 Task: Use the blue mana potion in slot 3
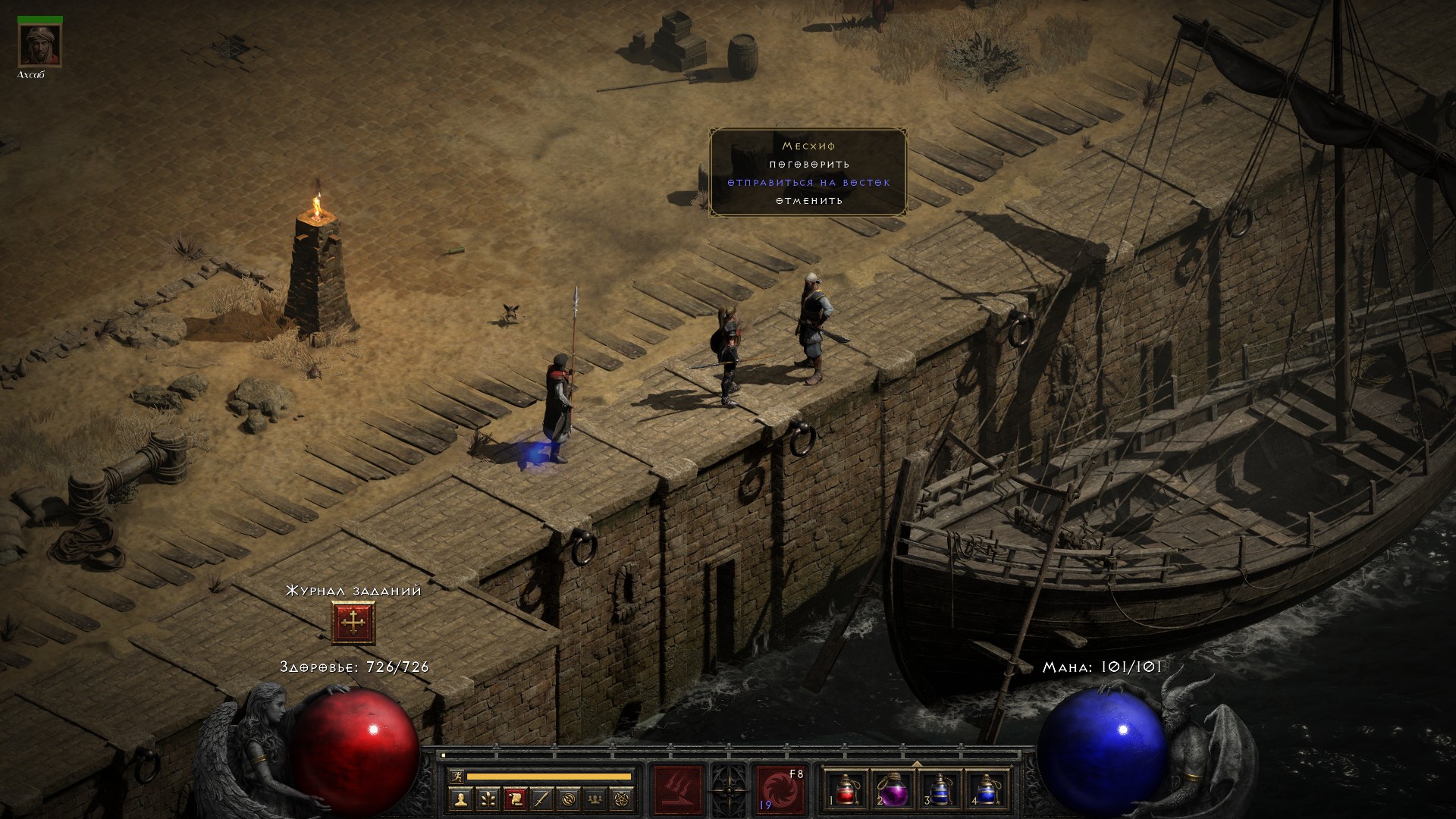(940, 789)
